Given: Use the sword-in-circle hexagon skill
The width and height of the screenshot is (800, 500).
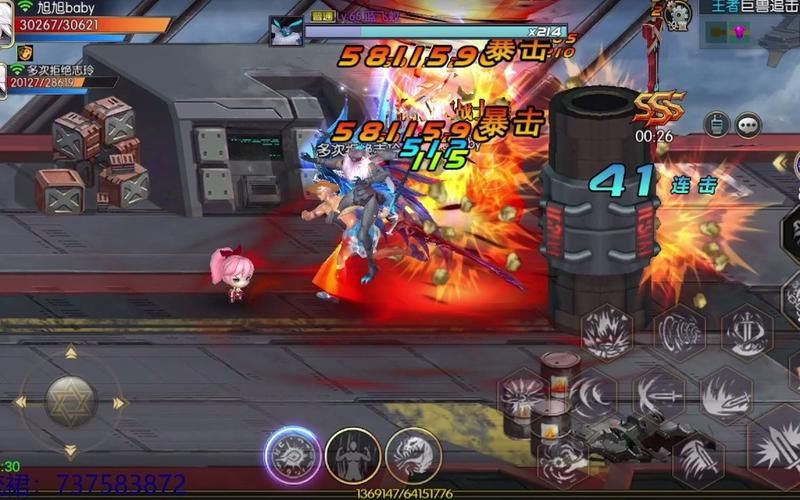Looking at the screenshot, I should click(746, 330).
